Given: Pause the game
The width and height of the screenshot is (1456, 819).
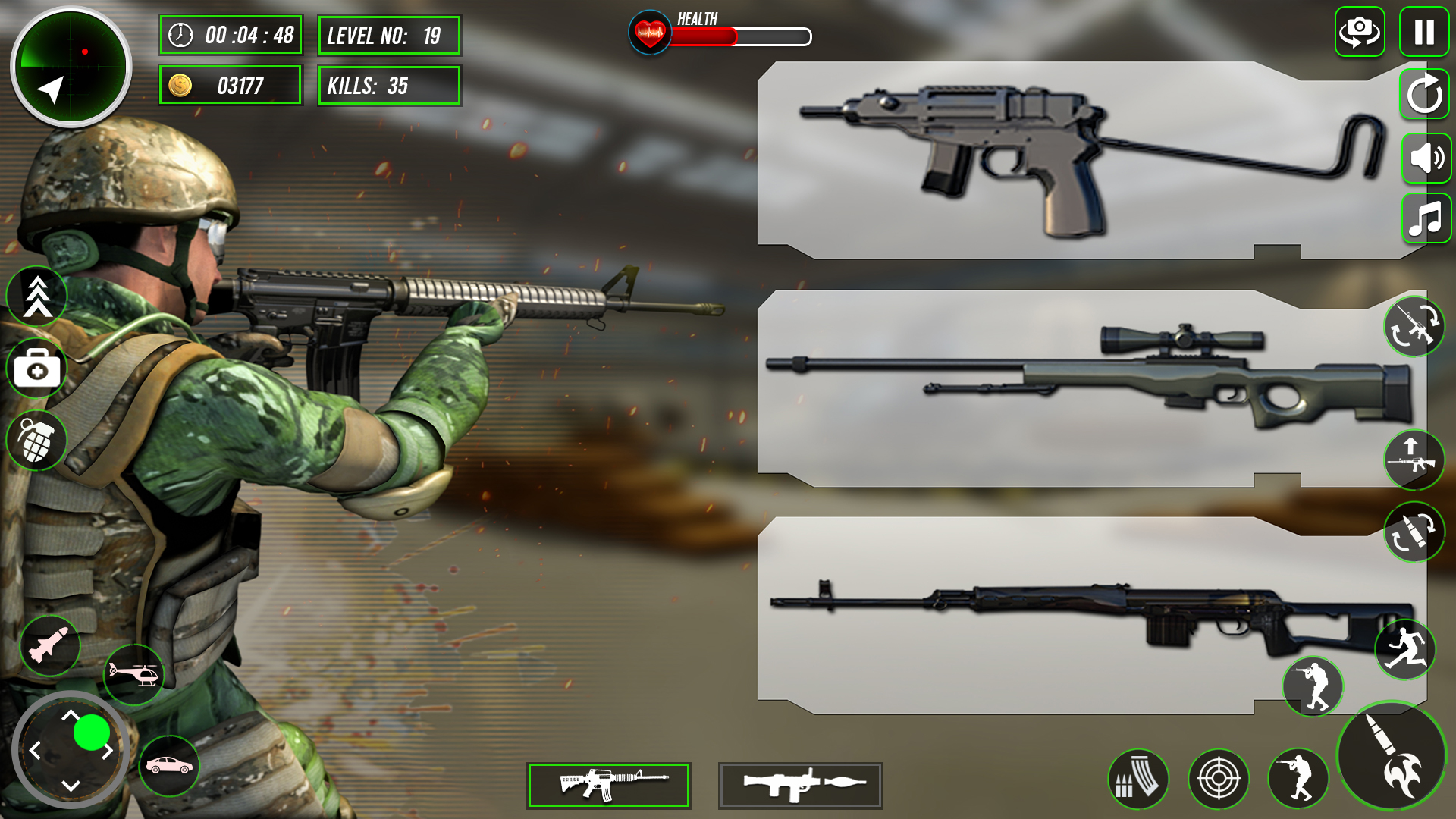Looking at the screenshot, I should (x=1423, y=30).
